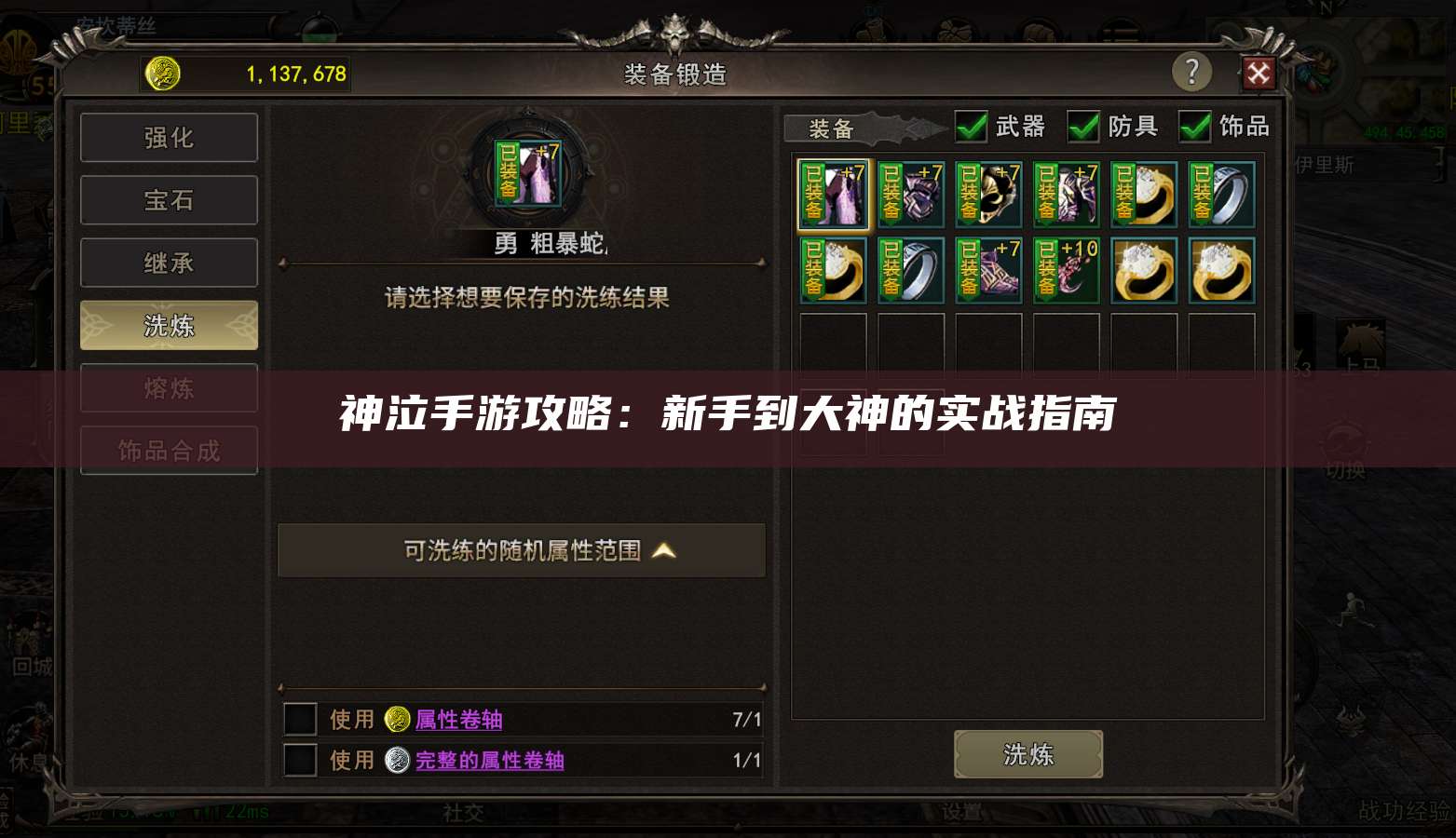
Task: Uncheck the 防具 armor filter
Action: [1083, 127]
